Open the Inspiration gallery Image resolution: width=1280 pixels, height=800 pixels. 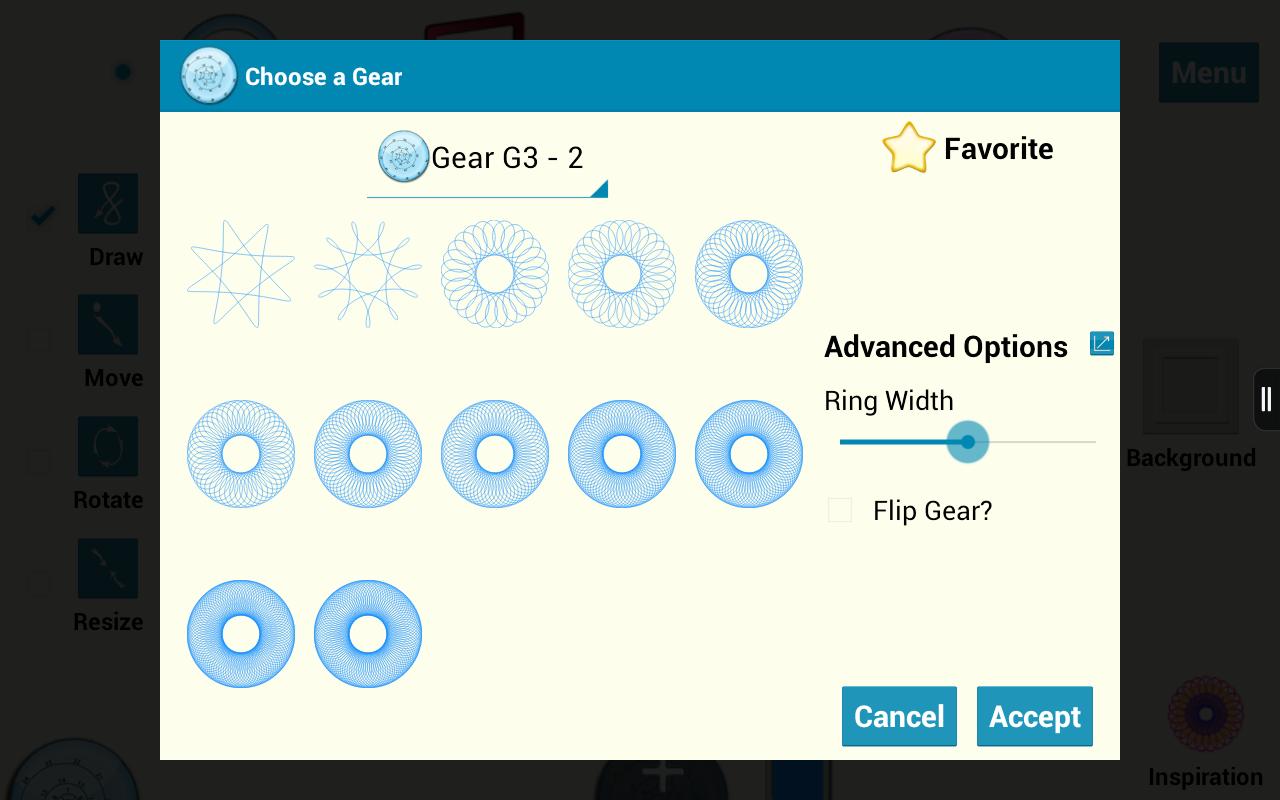coord(1205,714)
